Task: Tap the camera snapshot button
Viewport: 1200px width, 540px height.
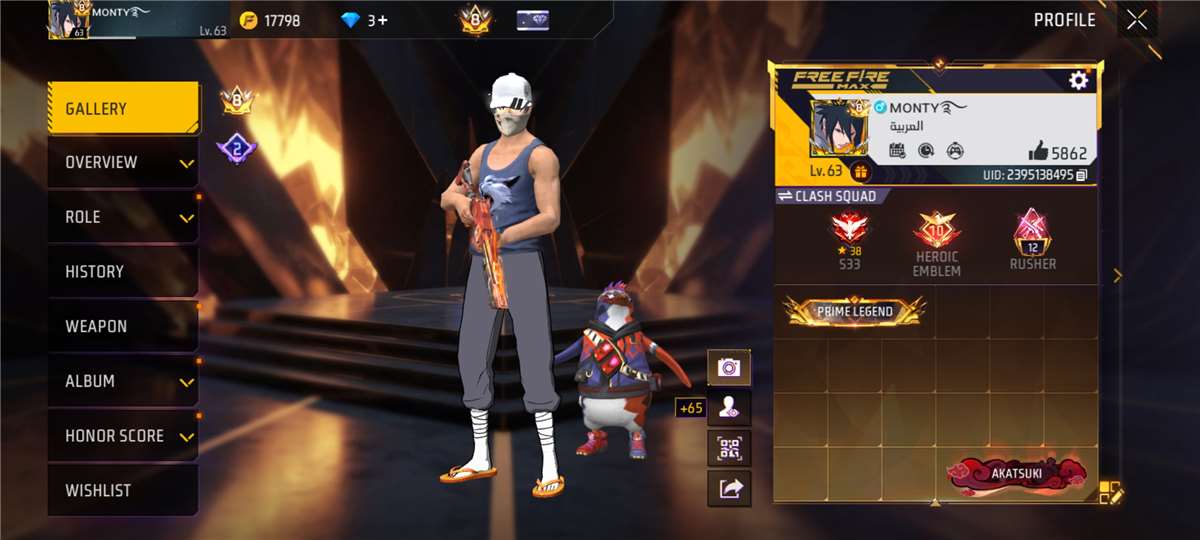Action: pyautogui.click(x=729, y=368)
